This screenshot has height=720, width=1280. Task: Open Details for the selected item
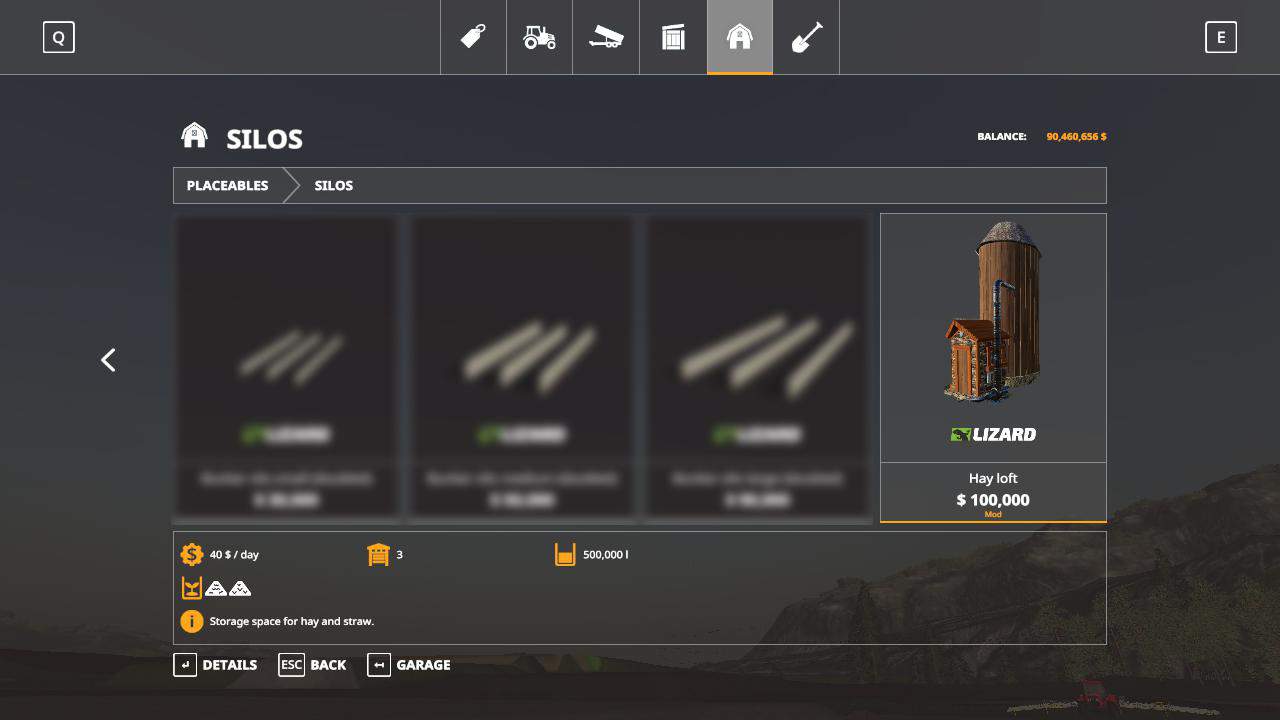click(x=215, y=665)
